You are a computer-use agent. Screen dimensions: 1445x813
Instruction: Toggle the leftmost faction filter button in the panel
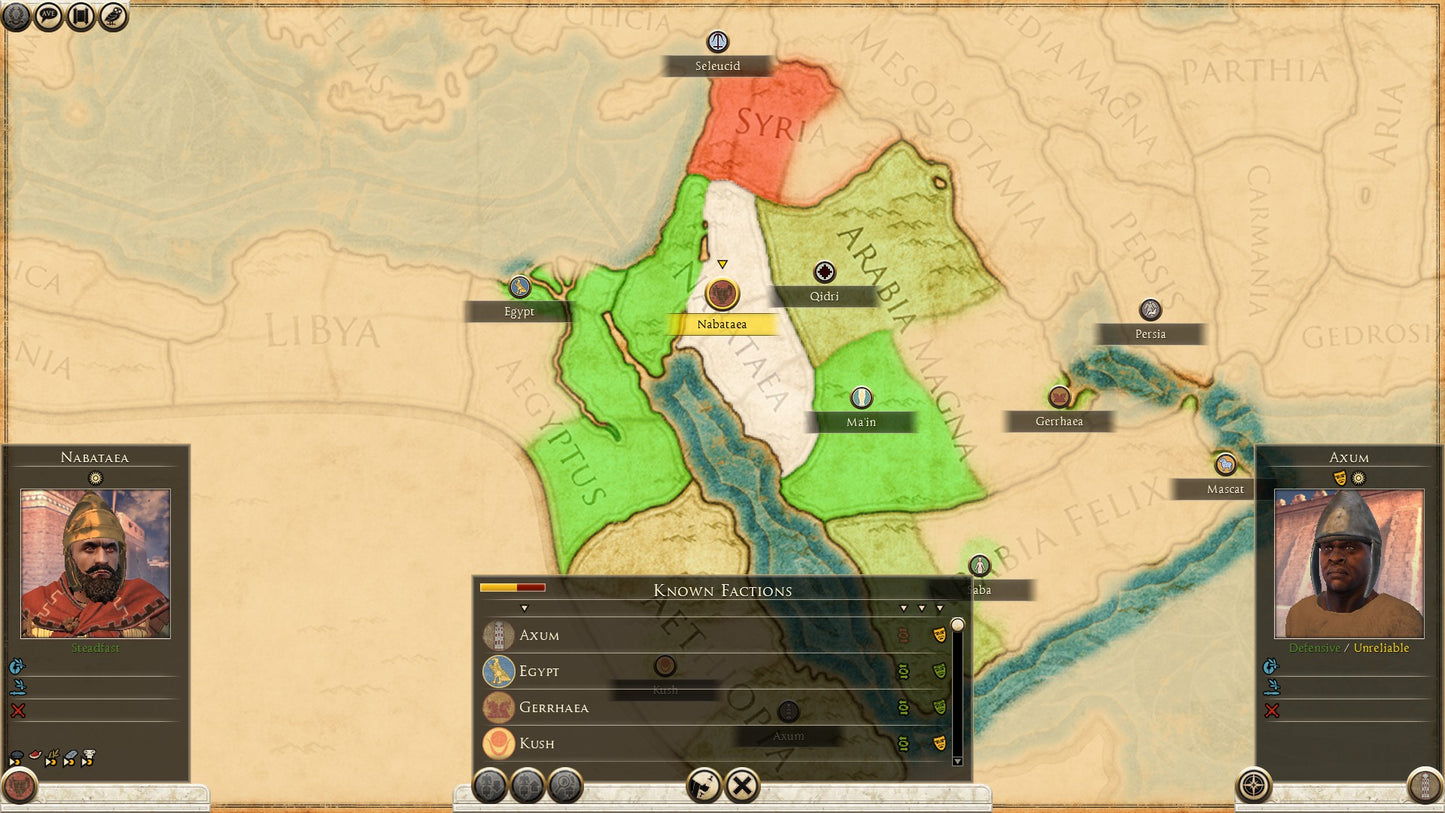pyautogui.click(x=489, y=786)
